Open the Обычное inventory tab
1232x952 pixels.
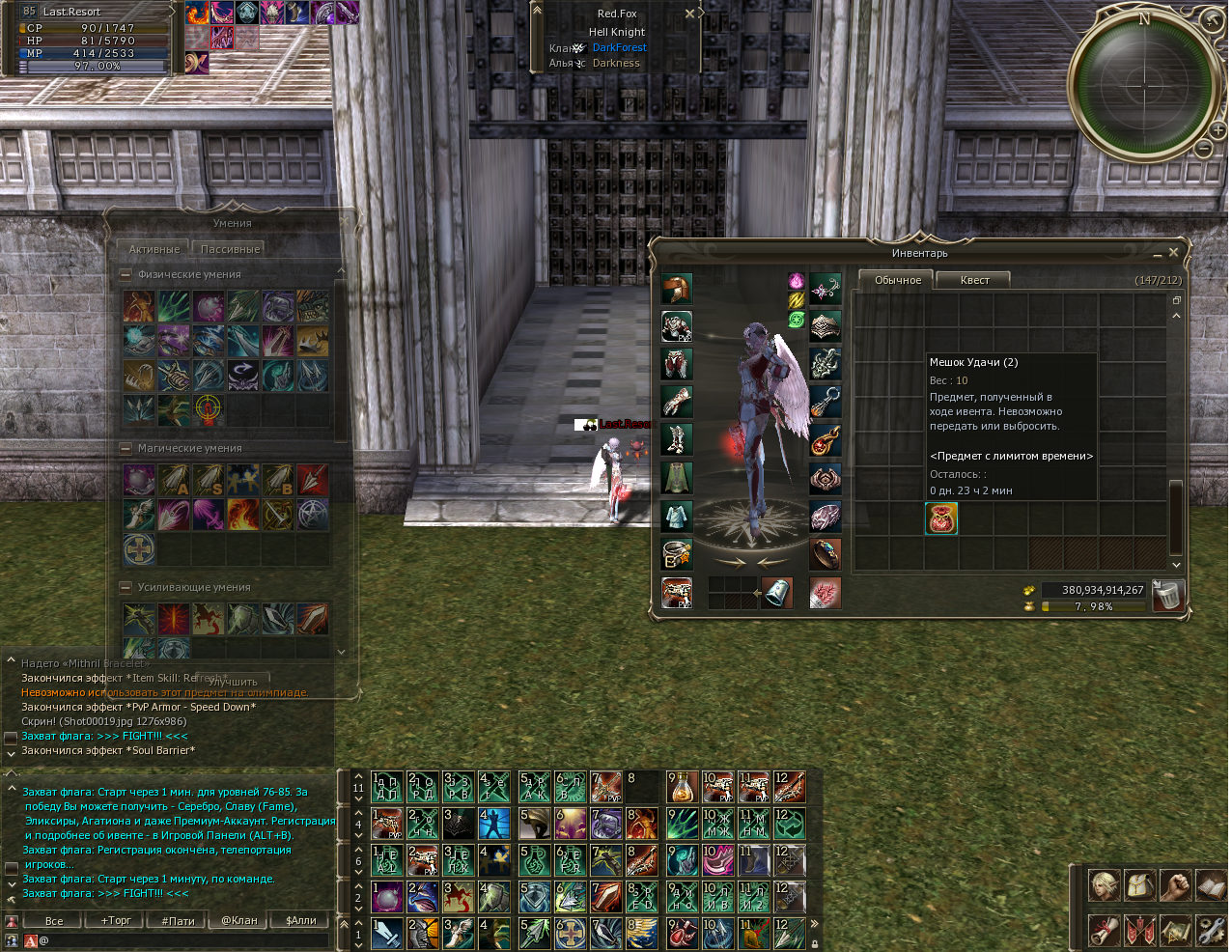point(897,280)
